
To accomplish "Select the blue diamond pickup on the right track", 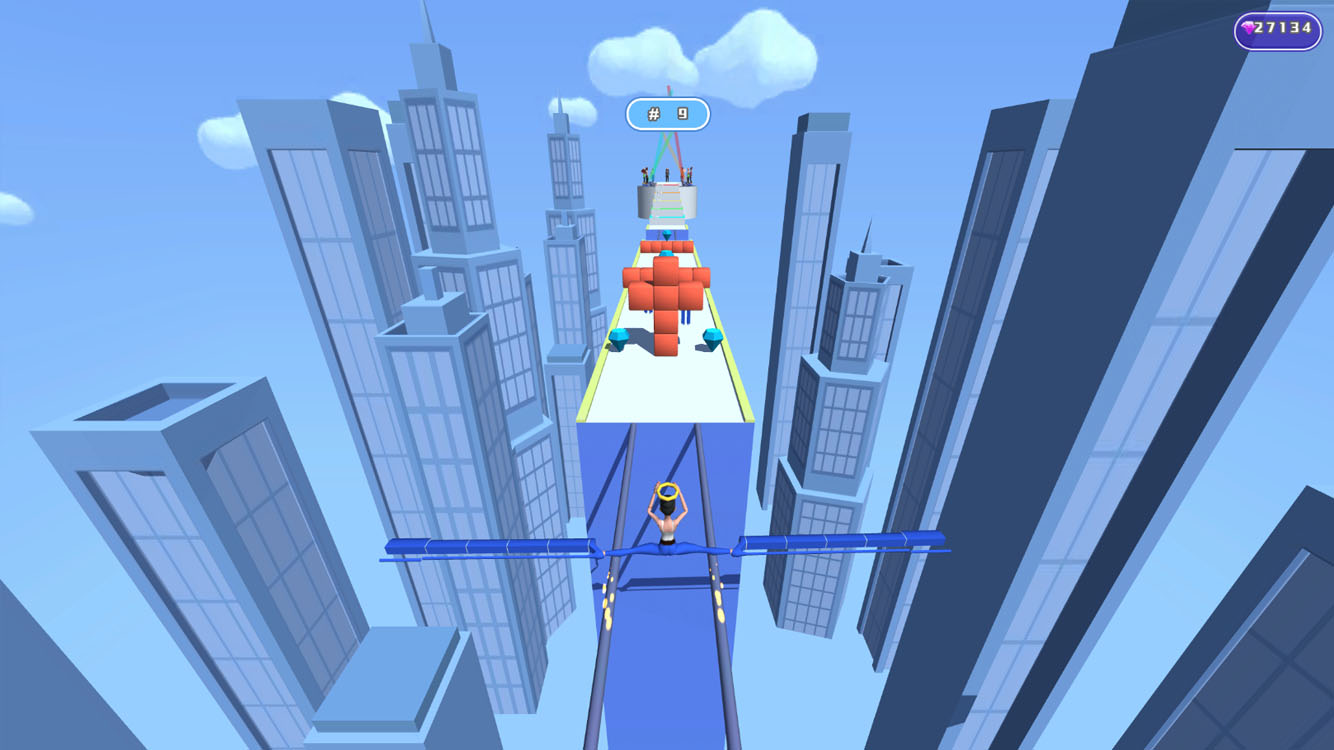I will (x=713, y=338).
